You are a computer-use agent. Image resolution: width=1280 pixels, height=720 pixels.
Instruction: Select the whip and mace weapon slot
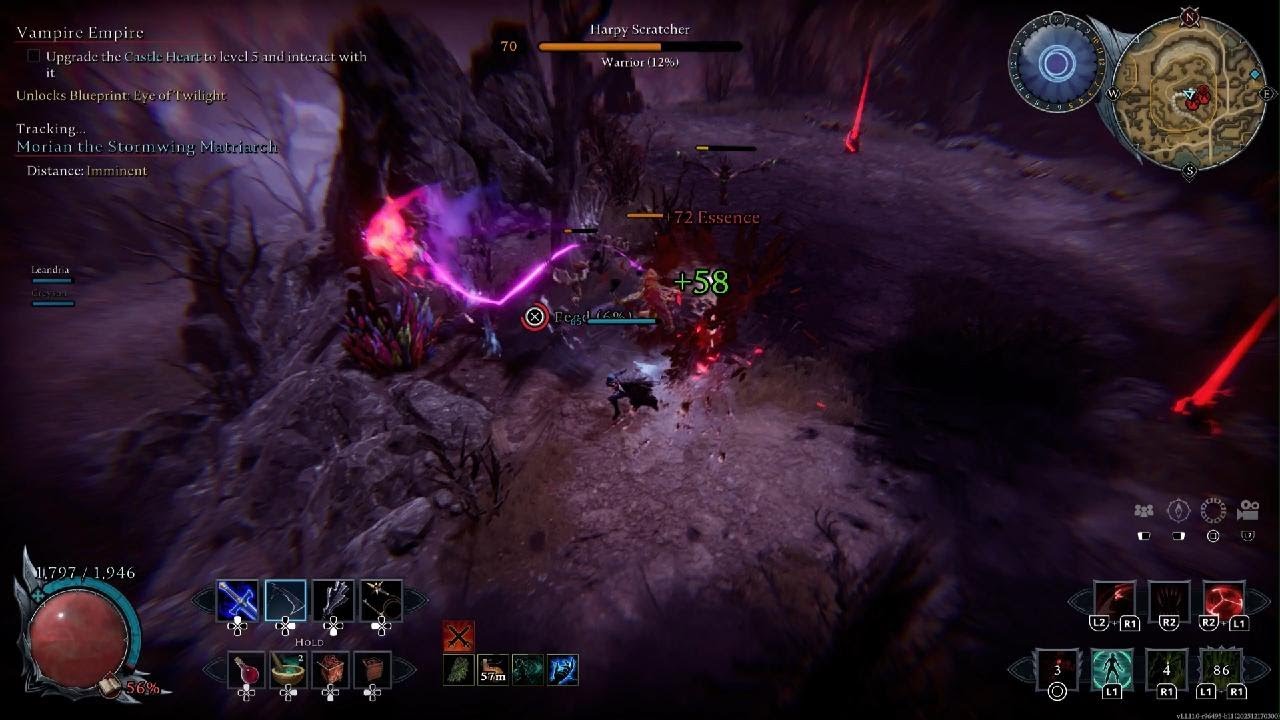tap(381, 601)
